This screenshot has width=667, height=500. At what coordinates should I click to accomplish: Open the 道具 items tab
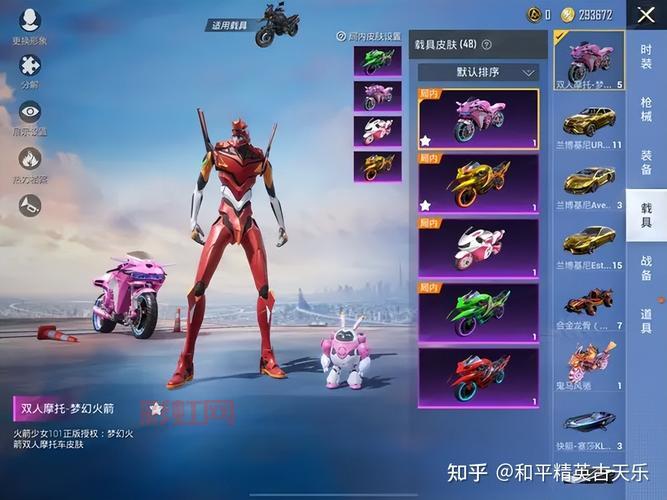point(646,325)
